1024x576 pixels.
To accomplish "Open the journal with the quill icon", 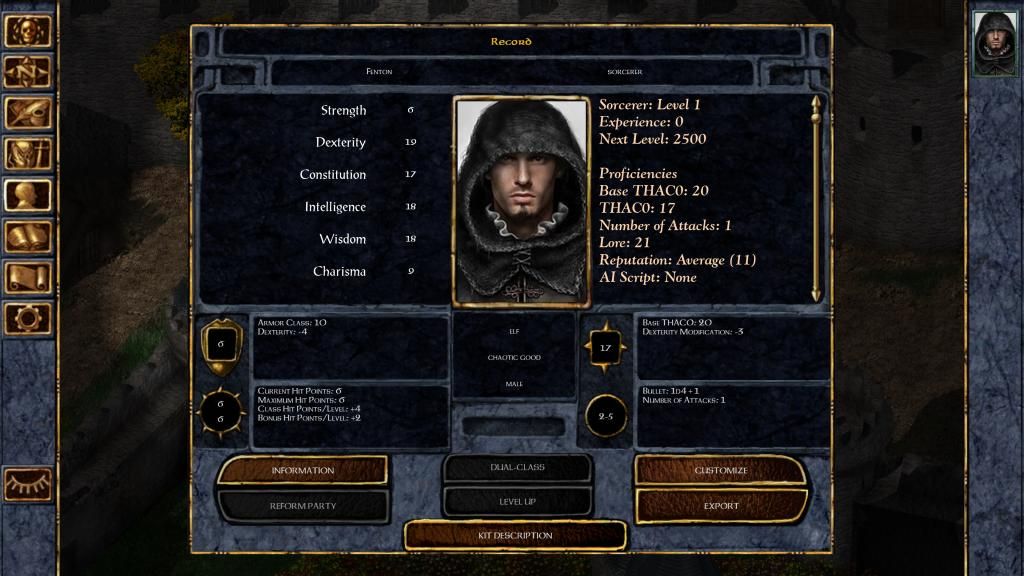I will [27, 113].
